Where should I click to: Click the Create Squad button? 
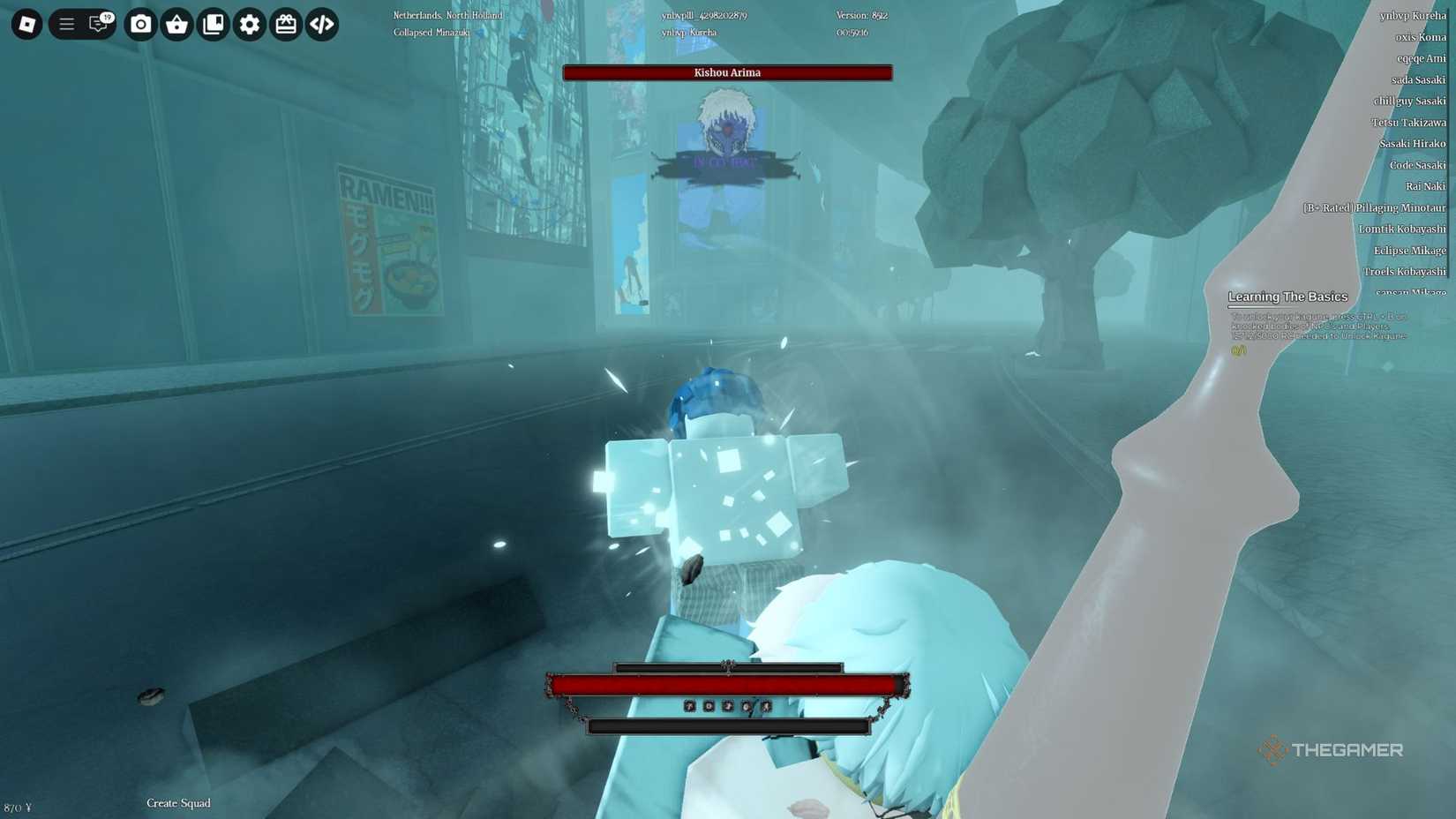click(x=178, y=803)
